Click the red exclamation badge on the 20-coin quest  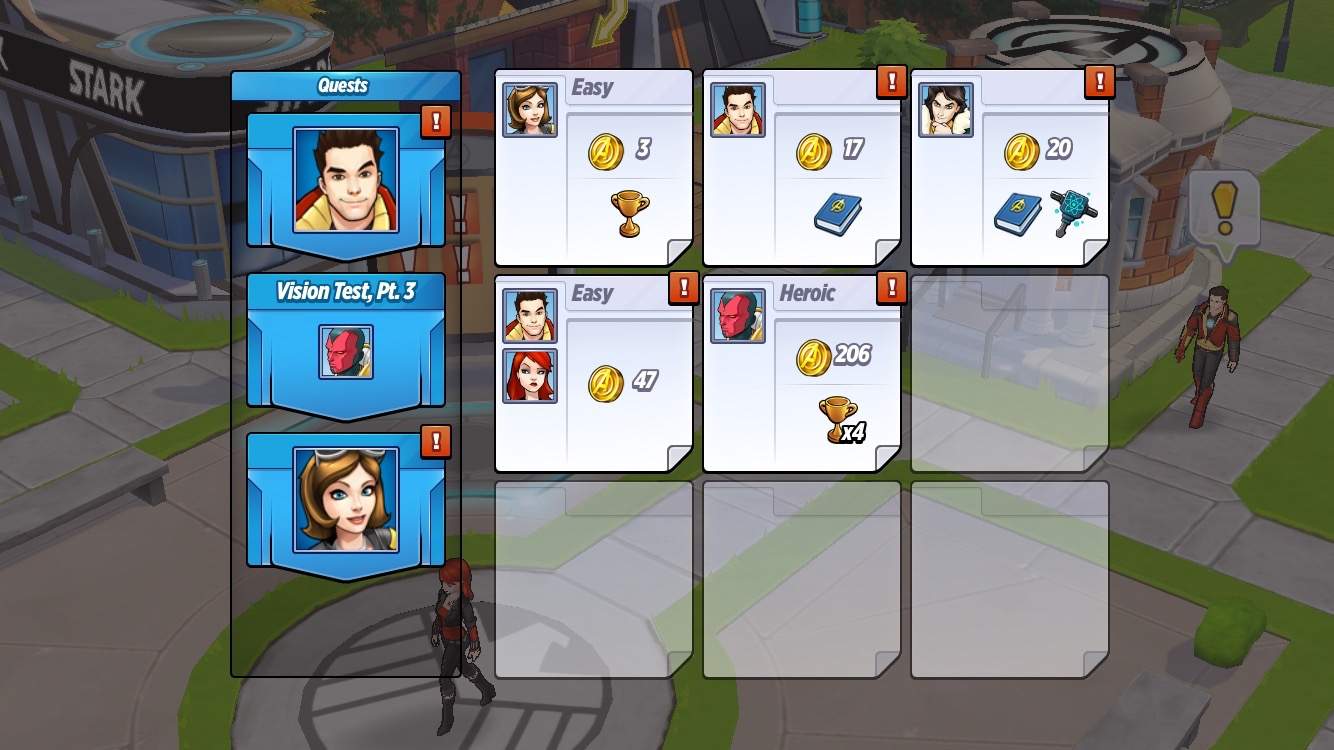1100,82
